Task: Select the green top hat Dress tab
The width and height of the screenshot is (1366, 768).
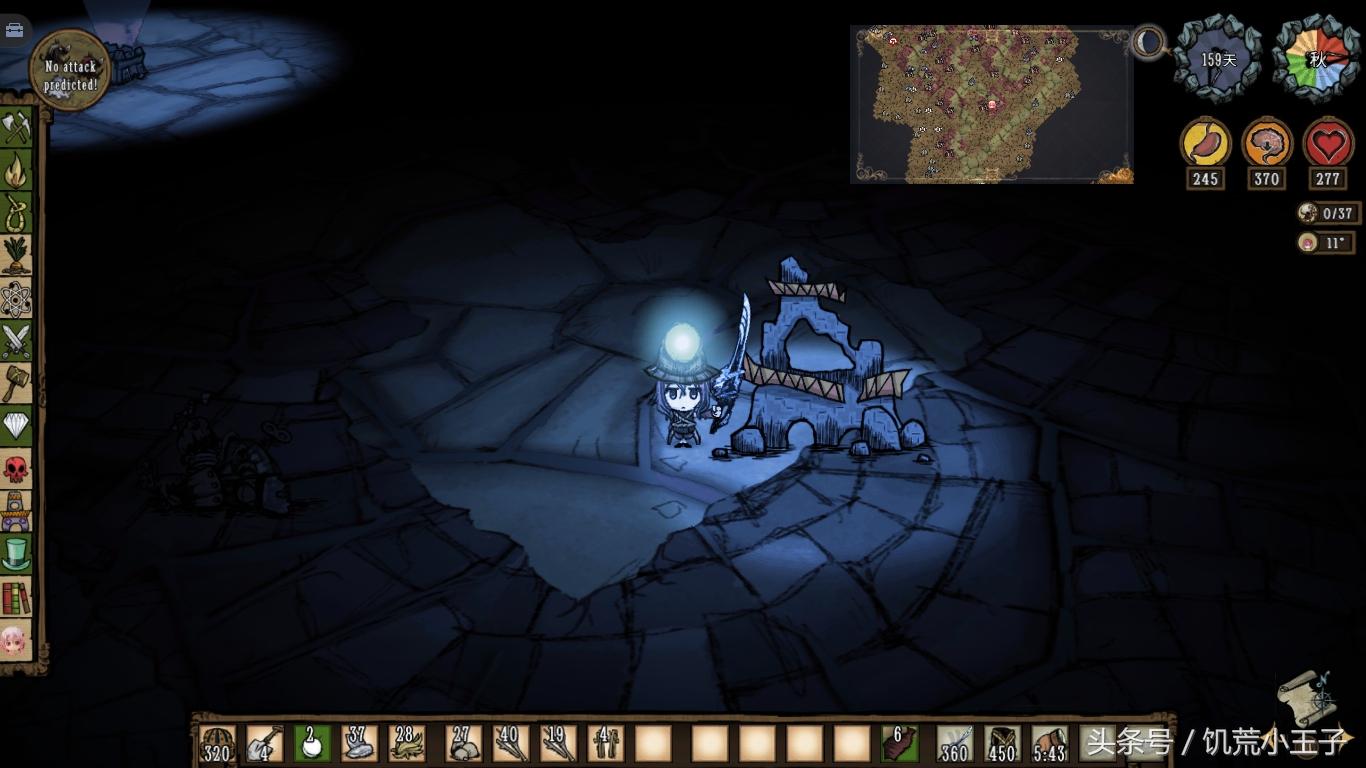Action: pos(17,553)
